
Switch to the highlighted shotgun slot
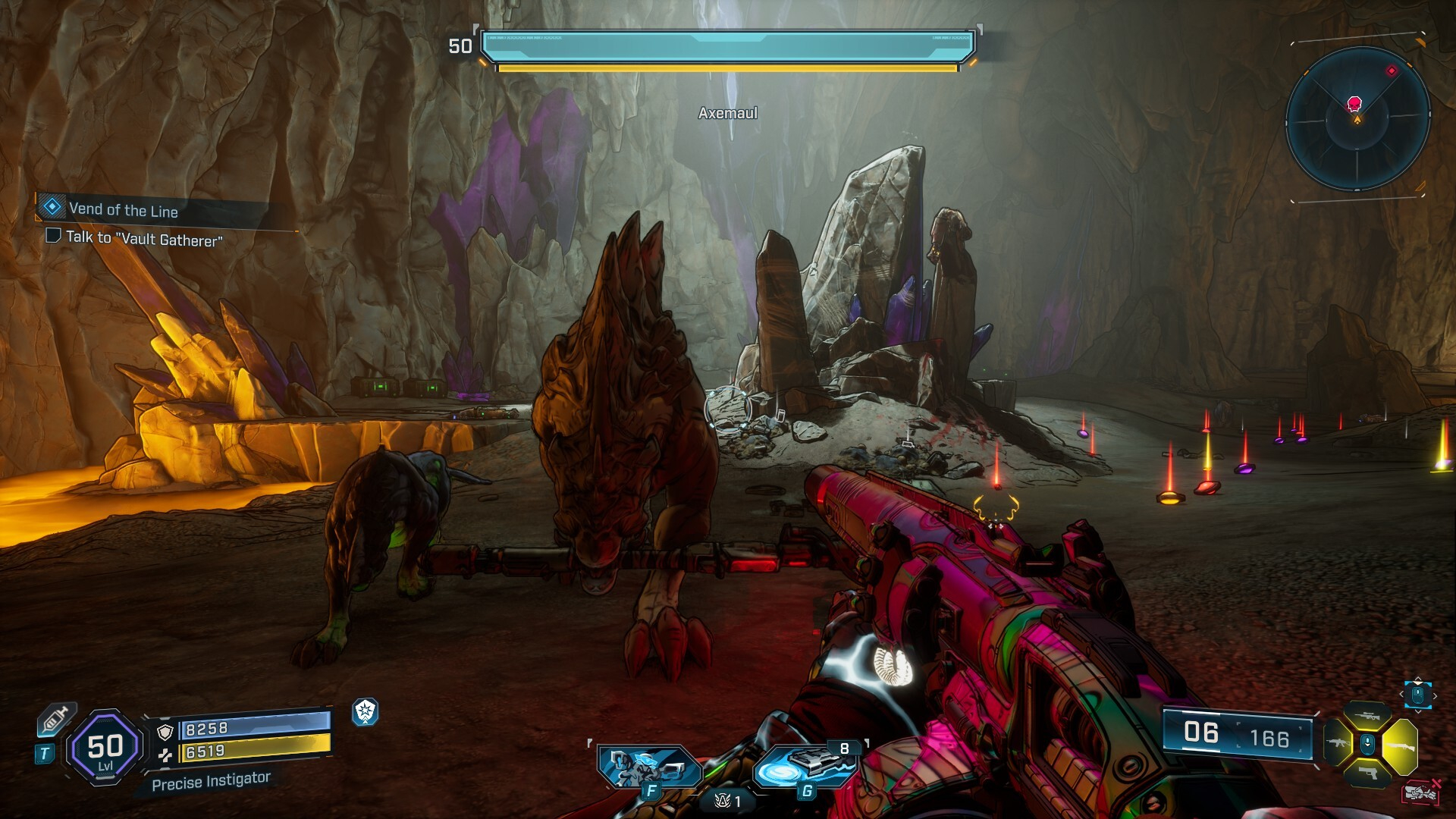coord(1401,745)
